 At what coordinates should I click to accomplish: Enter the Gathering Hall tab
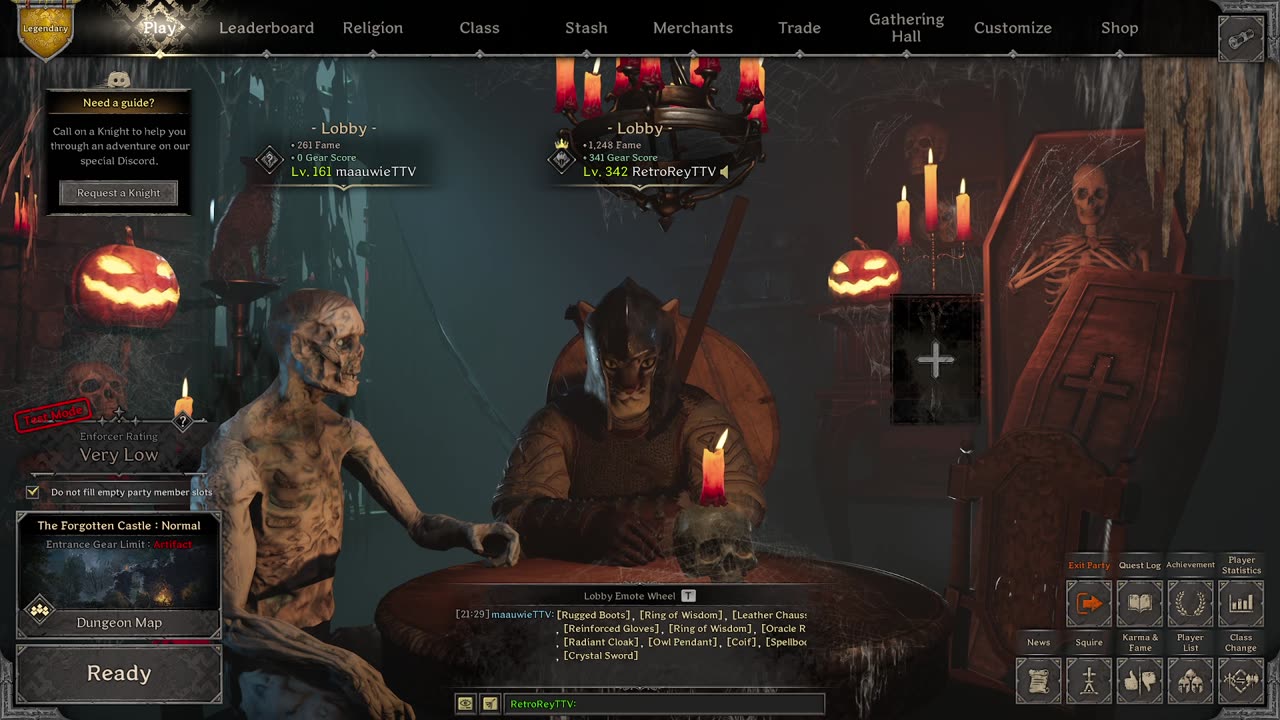point(906,28)
